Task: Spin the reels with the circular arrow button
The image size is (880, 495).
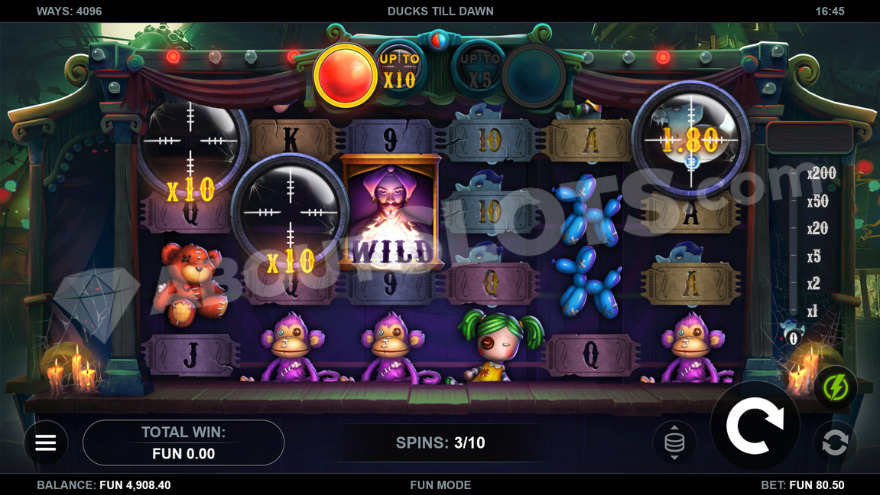Action: coord(754,427)
